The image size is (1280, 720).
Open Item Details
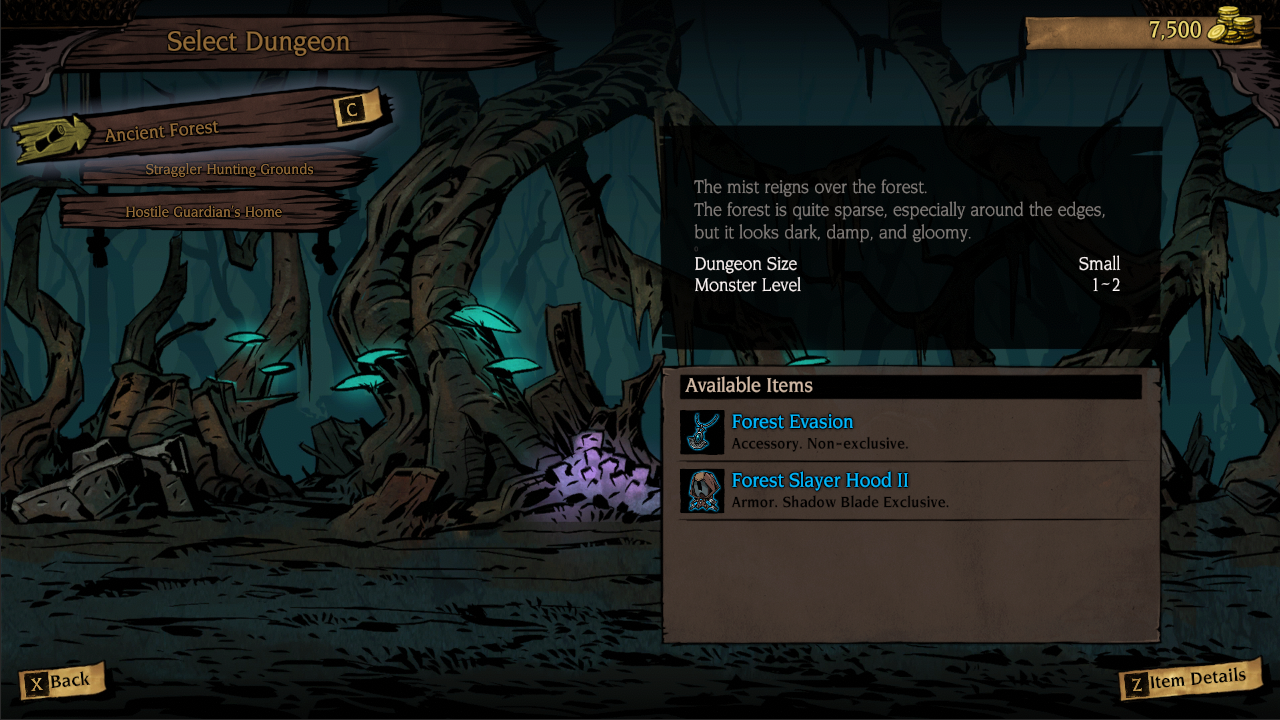[1188, 681]
